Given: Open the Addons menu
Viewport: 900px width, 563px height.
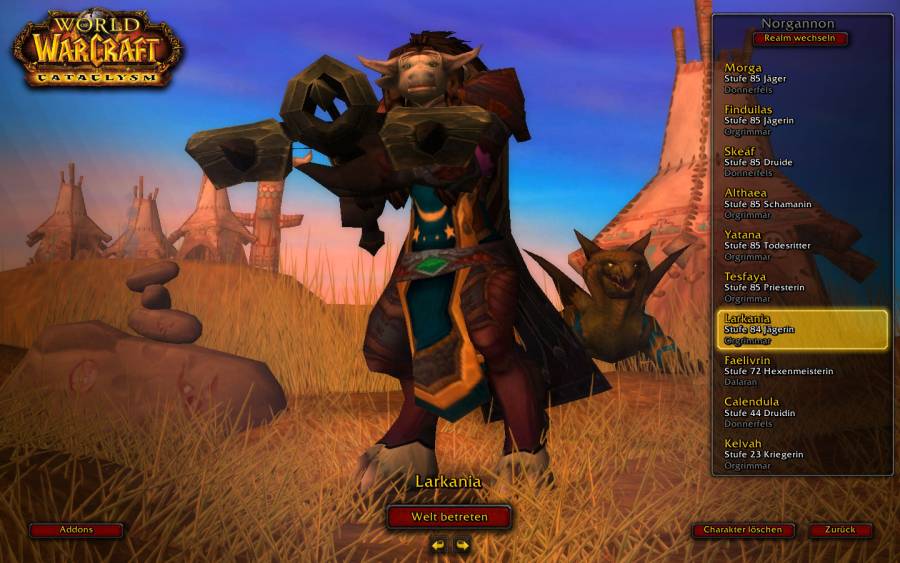Looking at the screenshot, I should (76, 530).
